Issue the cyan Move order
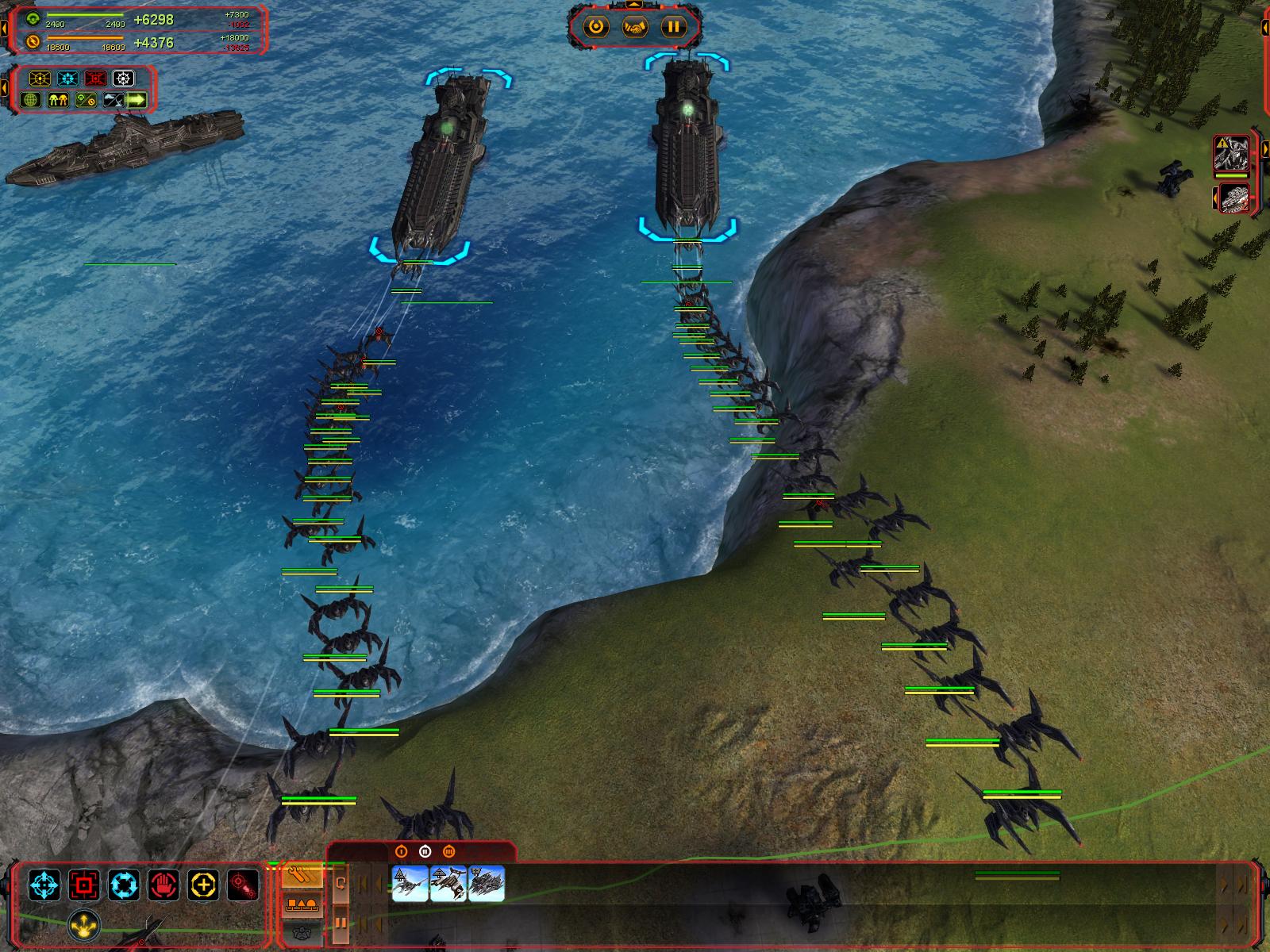This screenshot has height=952, width=1270. pos(44,884)
